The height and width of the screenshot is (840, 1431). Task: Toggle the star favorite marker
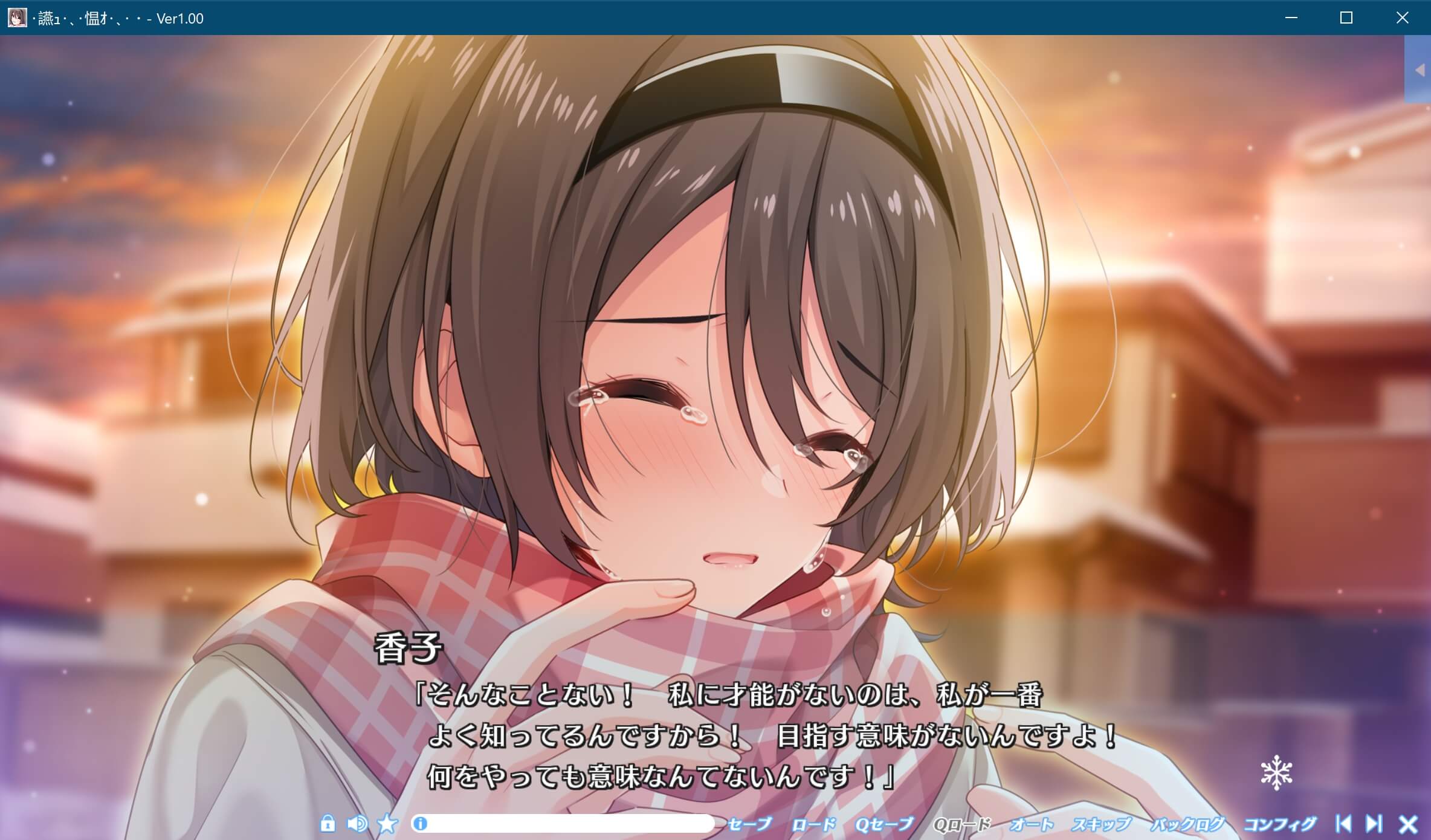tap(387, 823)
